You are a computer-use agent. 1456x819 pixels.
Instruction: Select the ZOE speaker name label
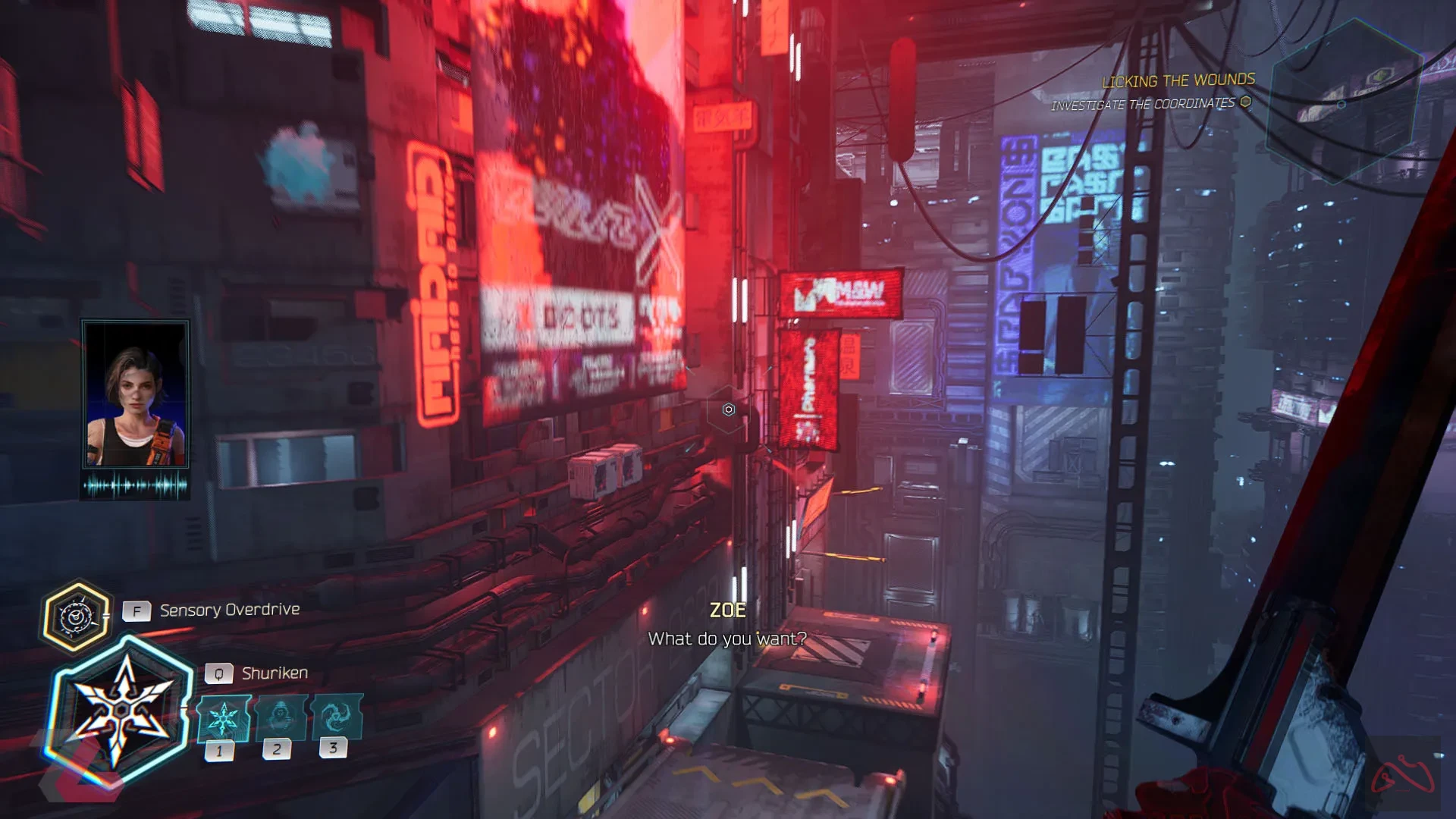coord(729,610)
